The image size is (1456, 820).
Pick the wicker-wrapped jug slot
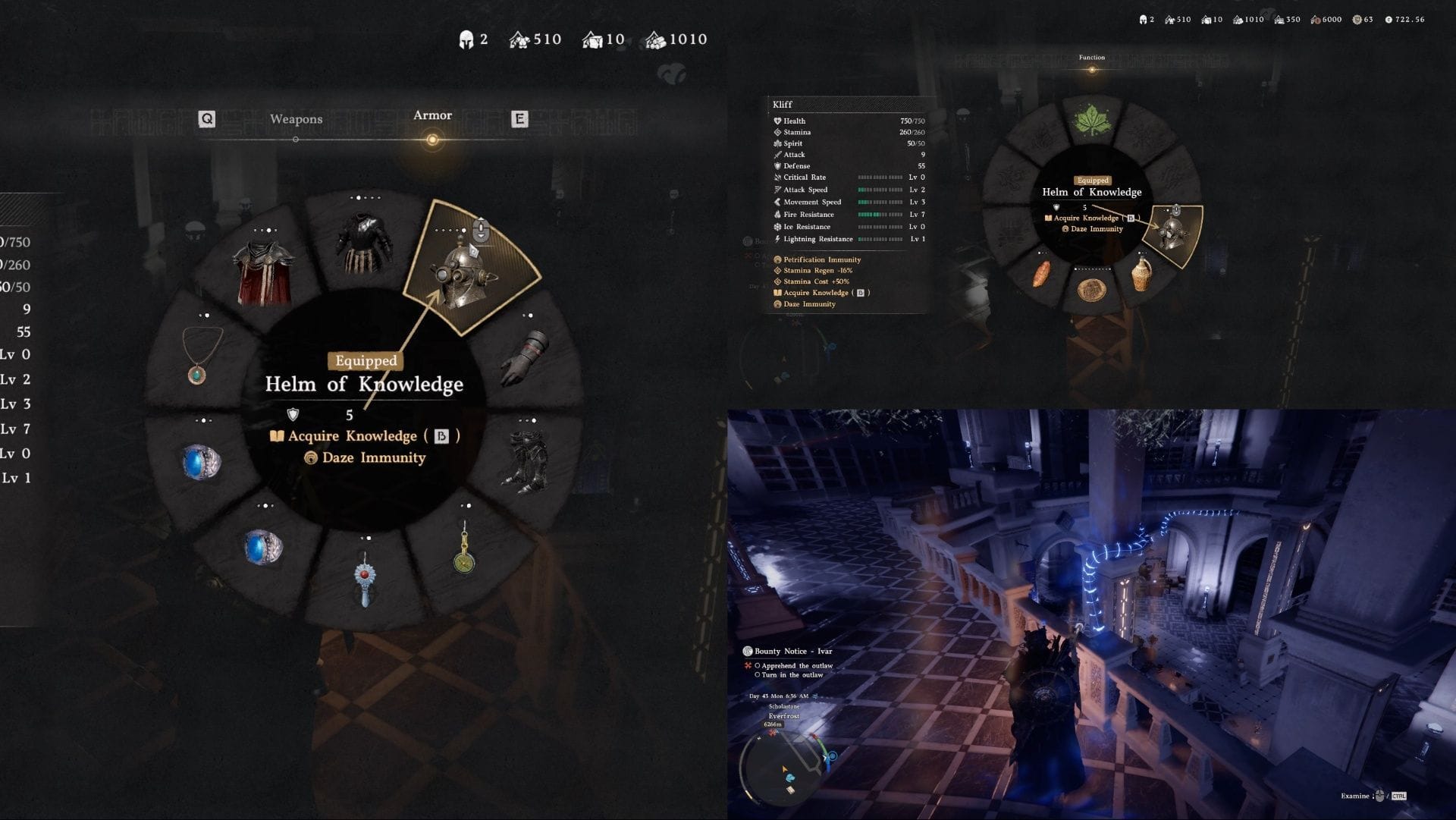coord(1141,273)
